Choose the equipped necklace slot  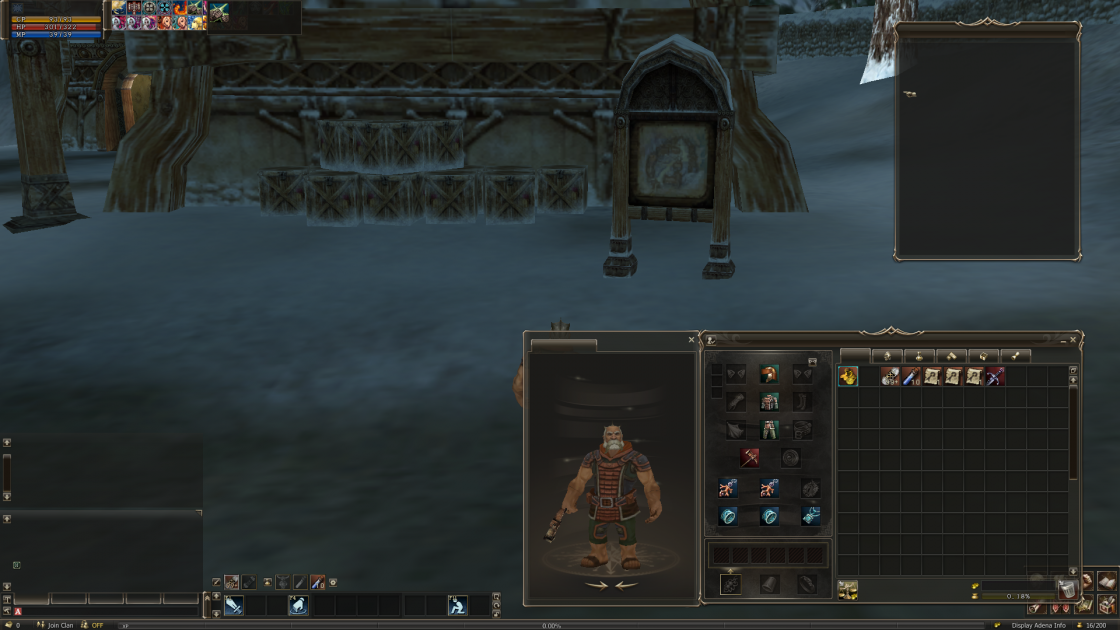pos(811,516)
